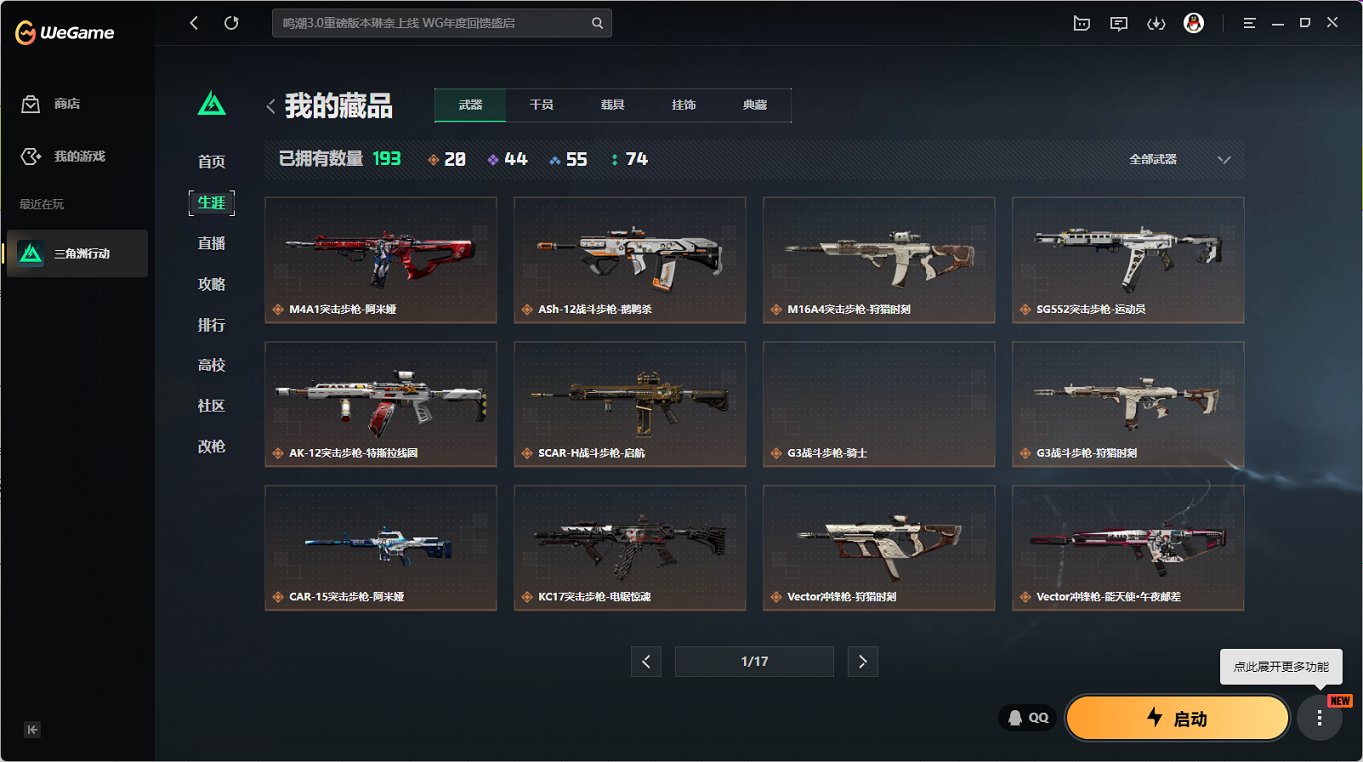Filter by purple rarity weapons (44)
The height and width of the screenshot is (762, 1363).
(x=506, y=158)
